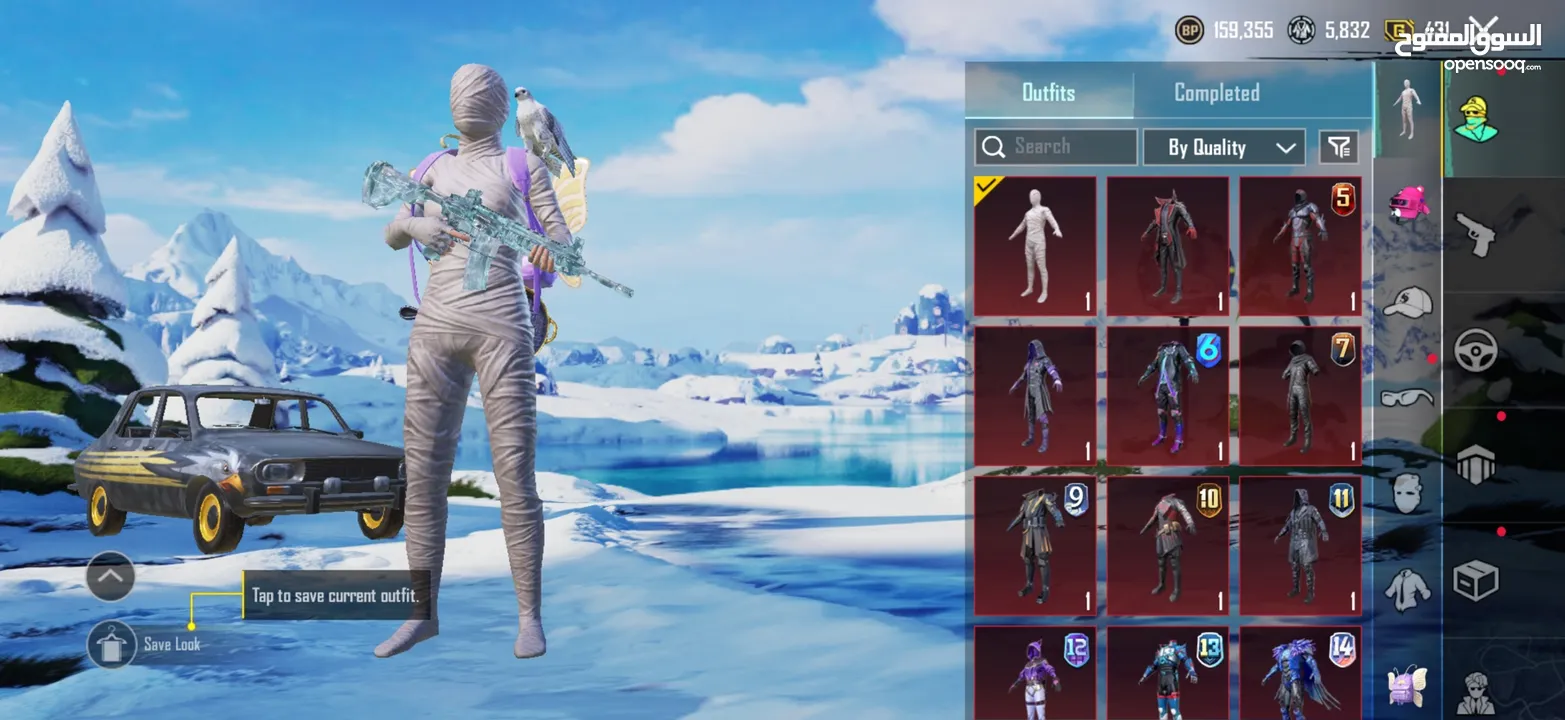Select the white mummy outfit
This screenshot has height=720, width=1565.
click(1035, 246)
